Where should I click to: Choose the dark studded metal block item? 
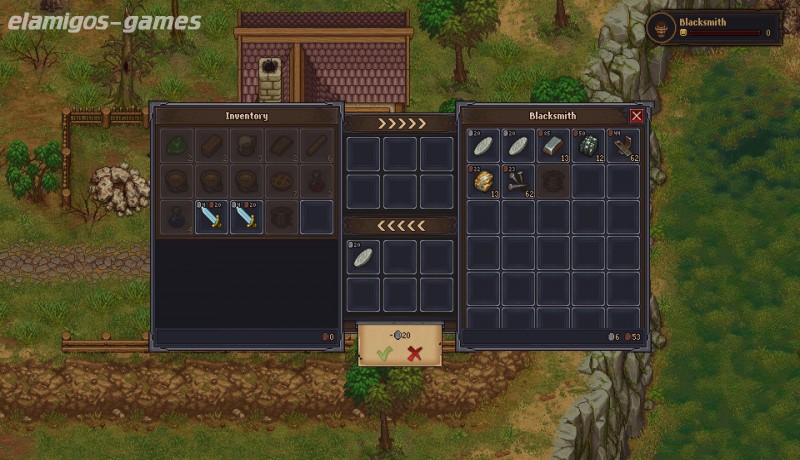[589, 146]
